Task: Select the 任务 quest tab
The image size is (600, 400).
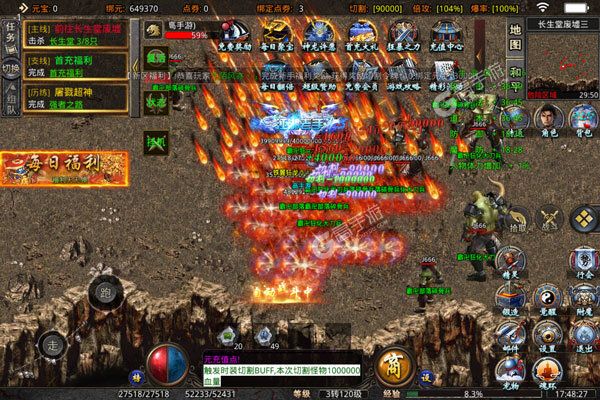Action: point(11,38)
